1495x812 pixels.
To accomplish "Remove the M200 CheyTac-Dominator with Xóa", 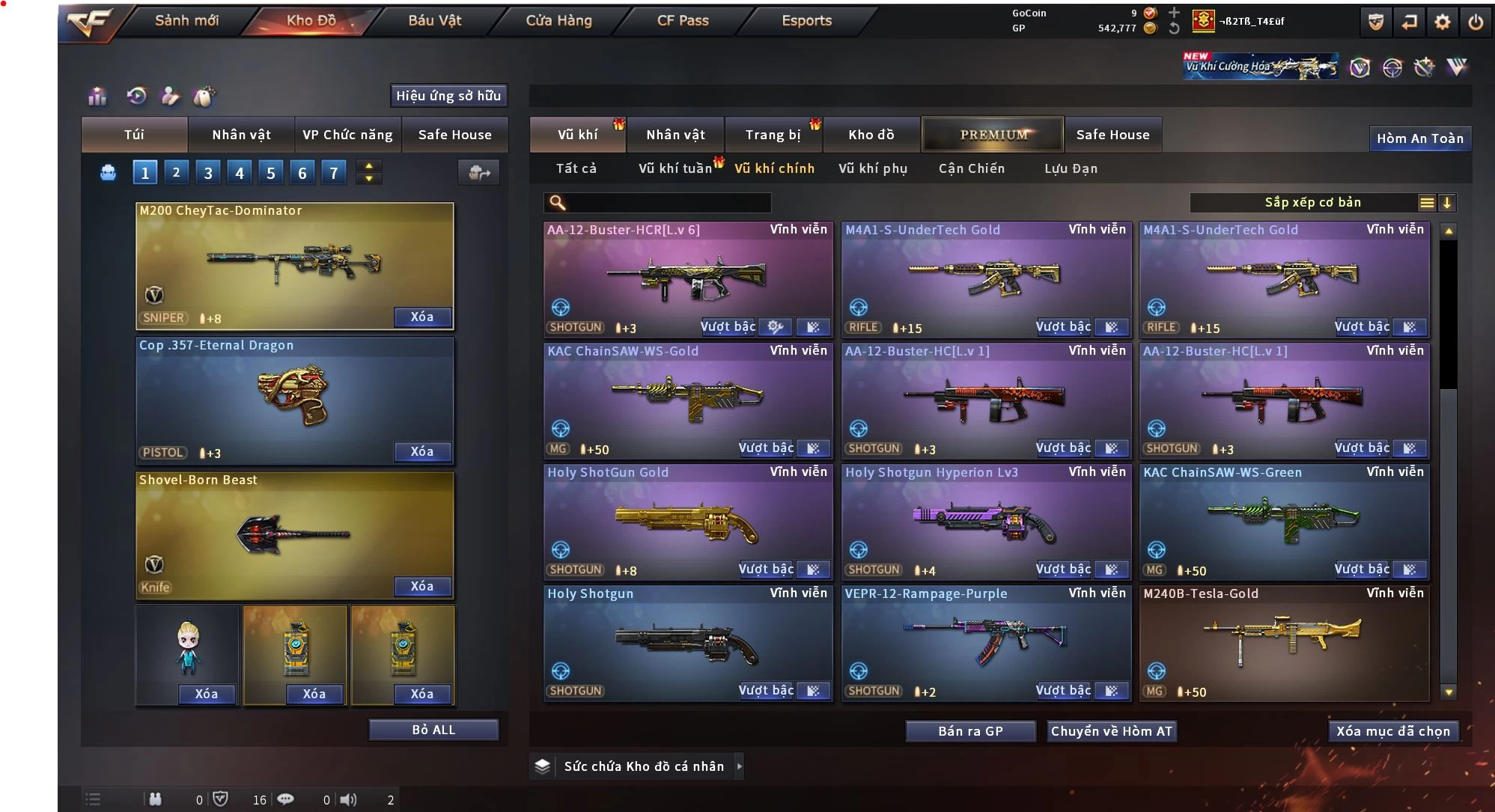I will [422, 317].
